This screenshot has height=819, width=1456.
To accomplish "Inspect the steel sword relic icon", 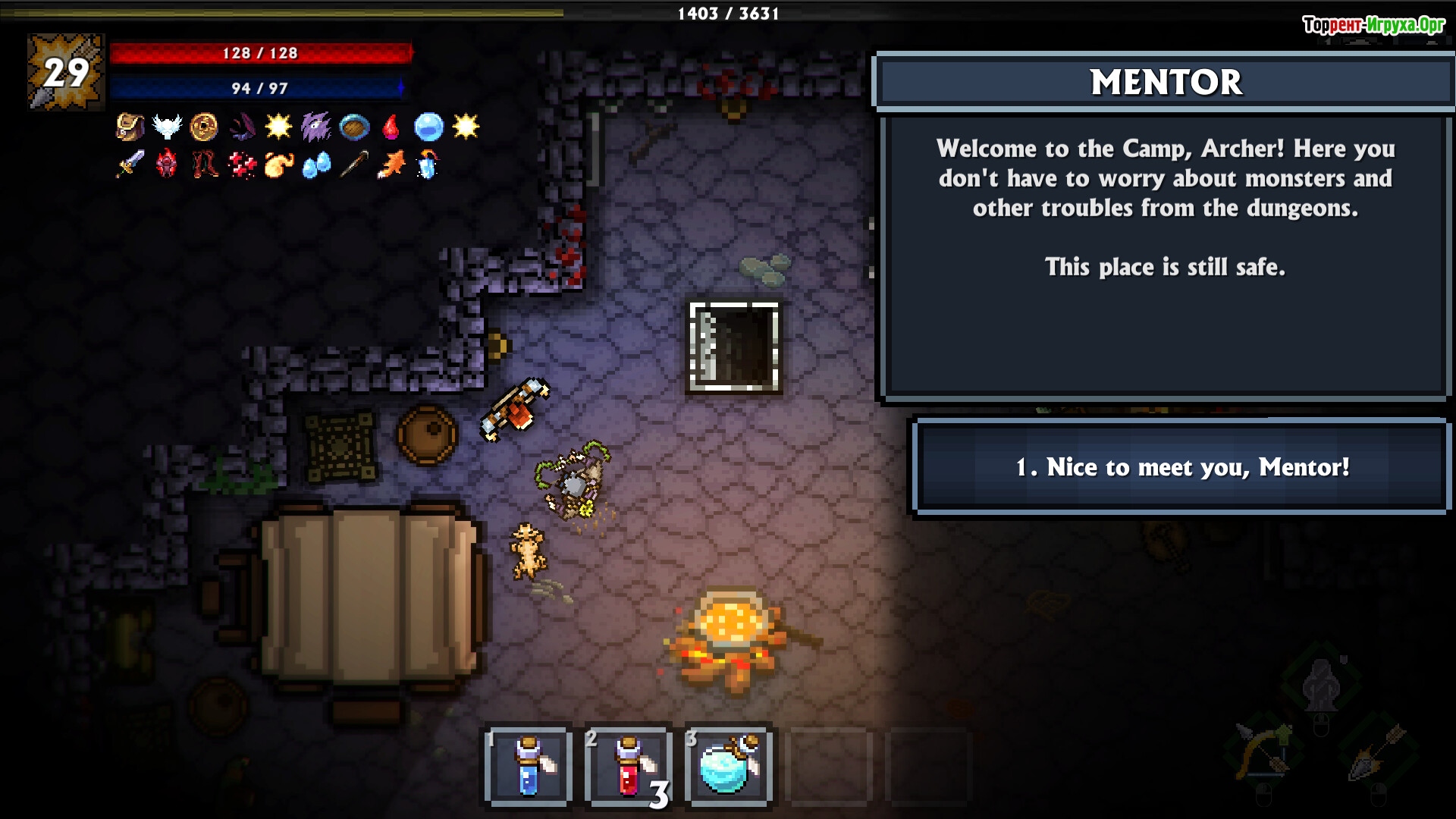I will 130,164.
